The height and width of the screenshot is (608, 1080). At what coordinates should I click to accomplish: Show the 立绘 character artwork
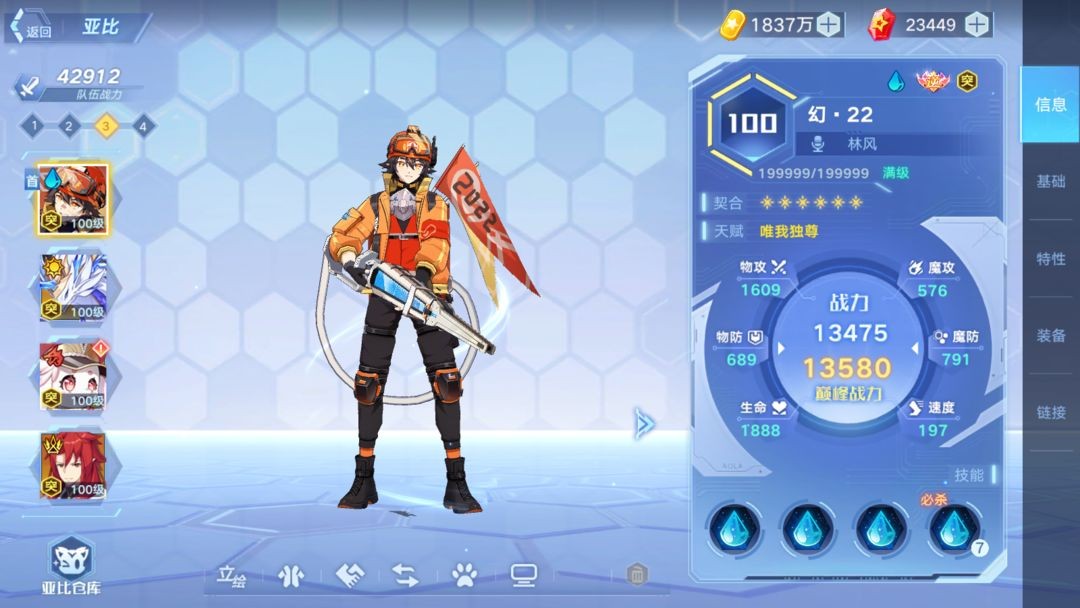click(232, 575)
